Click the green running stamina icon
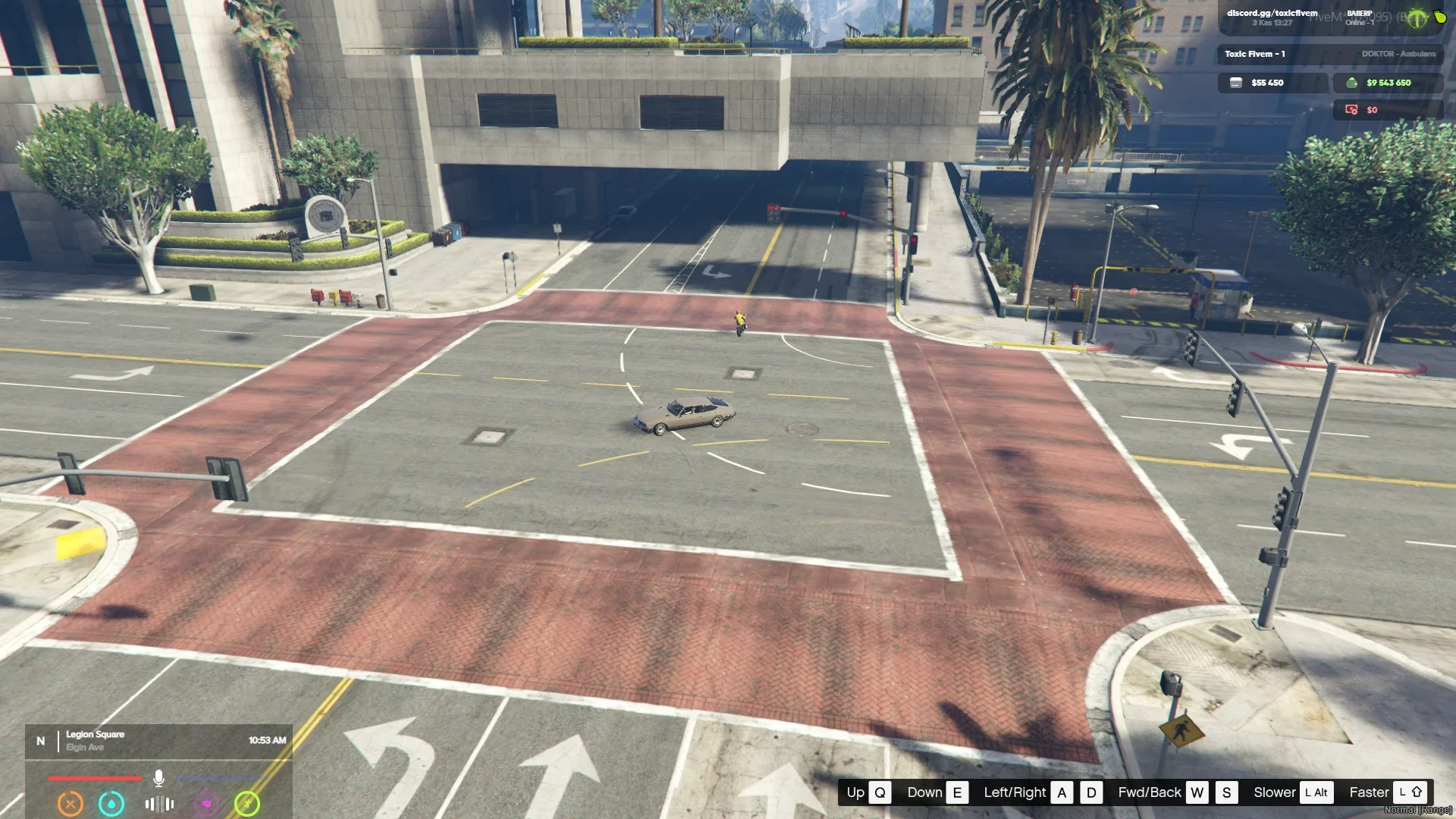The height and width of the screenshot is (819, 1456). click(247, 803)
